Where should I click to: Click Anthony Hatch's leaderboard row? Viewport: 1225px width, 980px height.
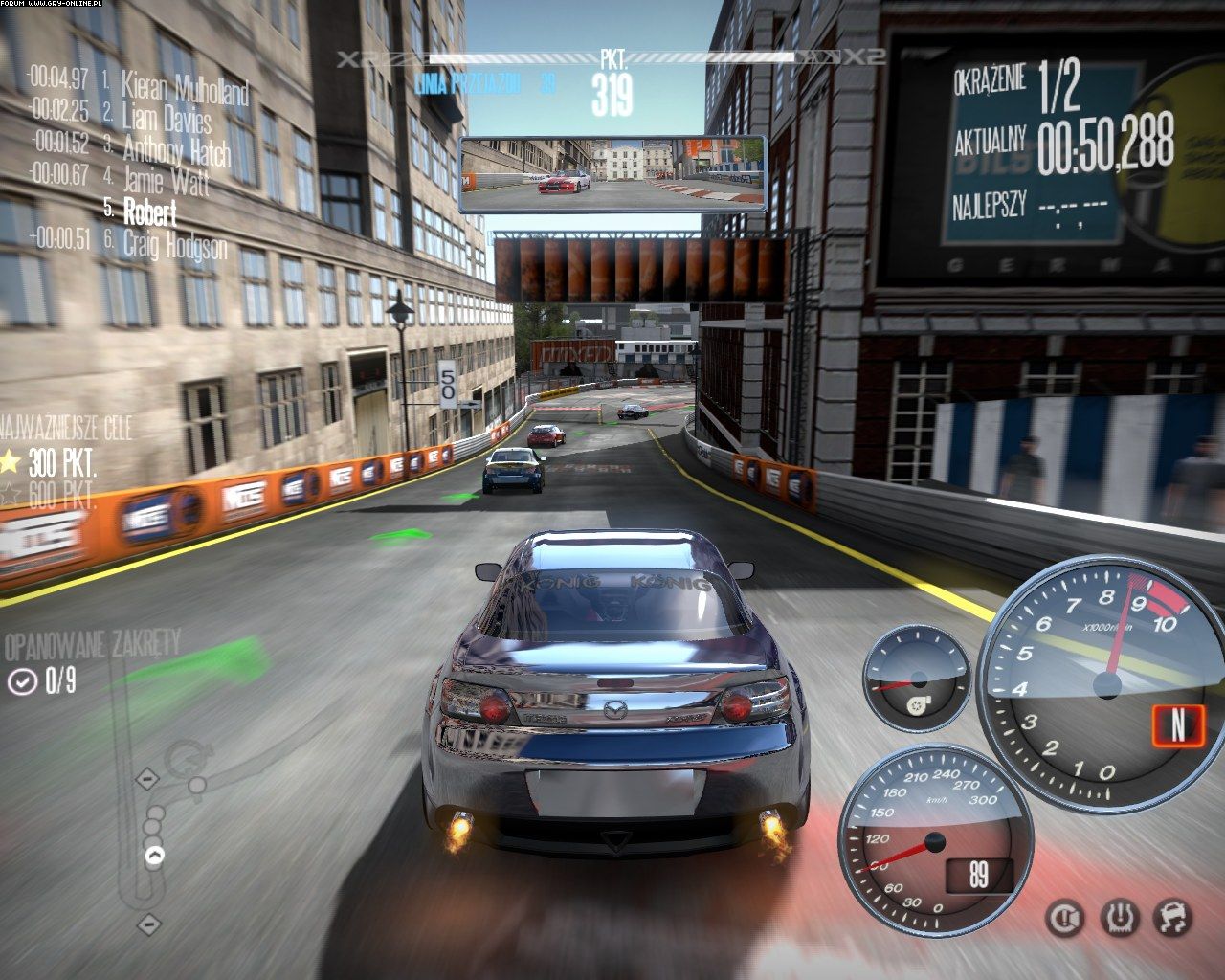pyautogui.click(x=177, y=149)
